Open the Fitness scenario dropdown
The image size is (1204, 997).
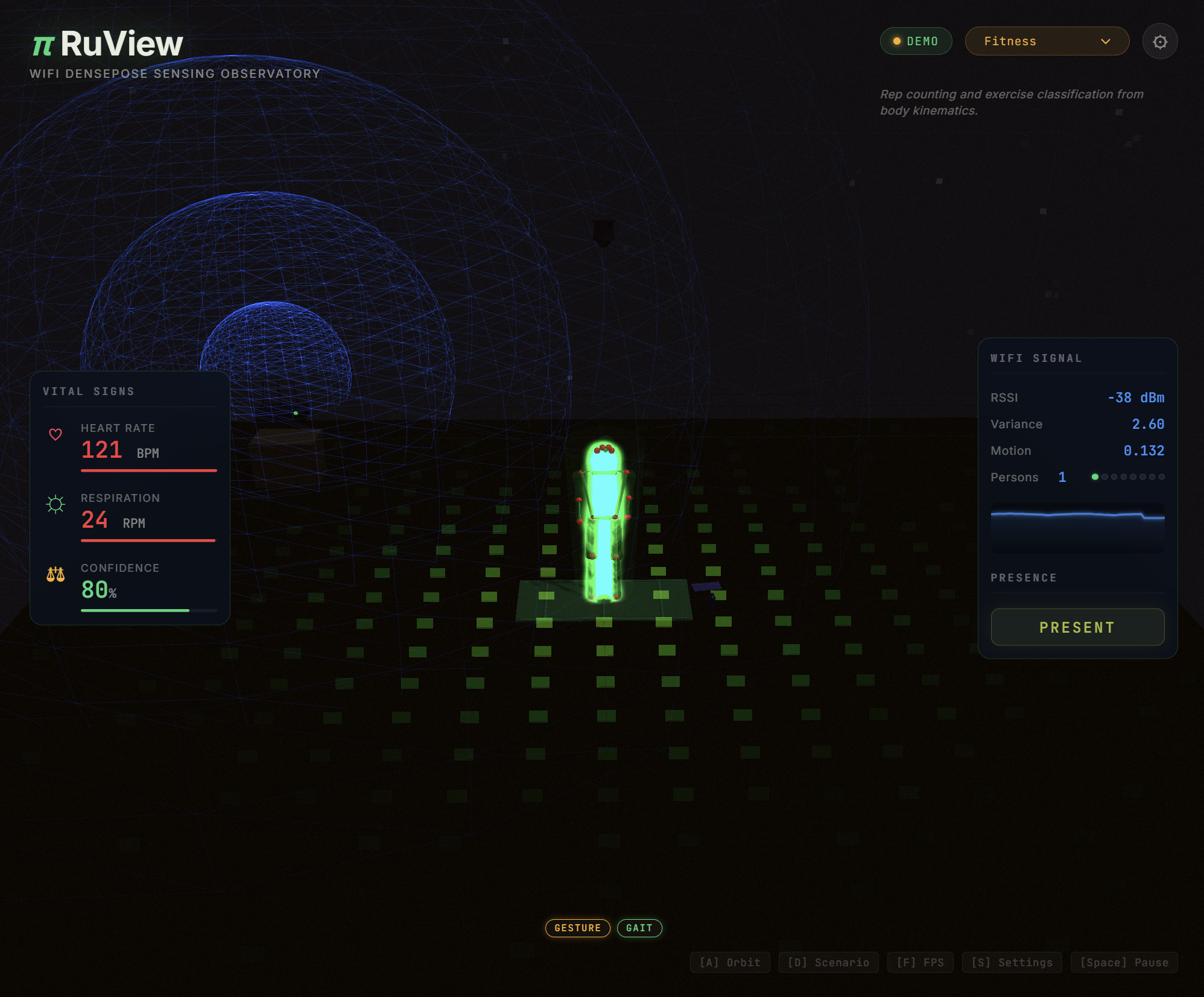coord(1047,41)
